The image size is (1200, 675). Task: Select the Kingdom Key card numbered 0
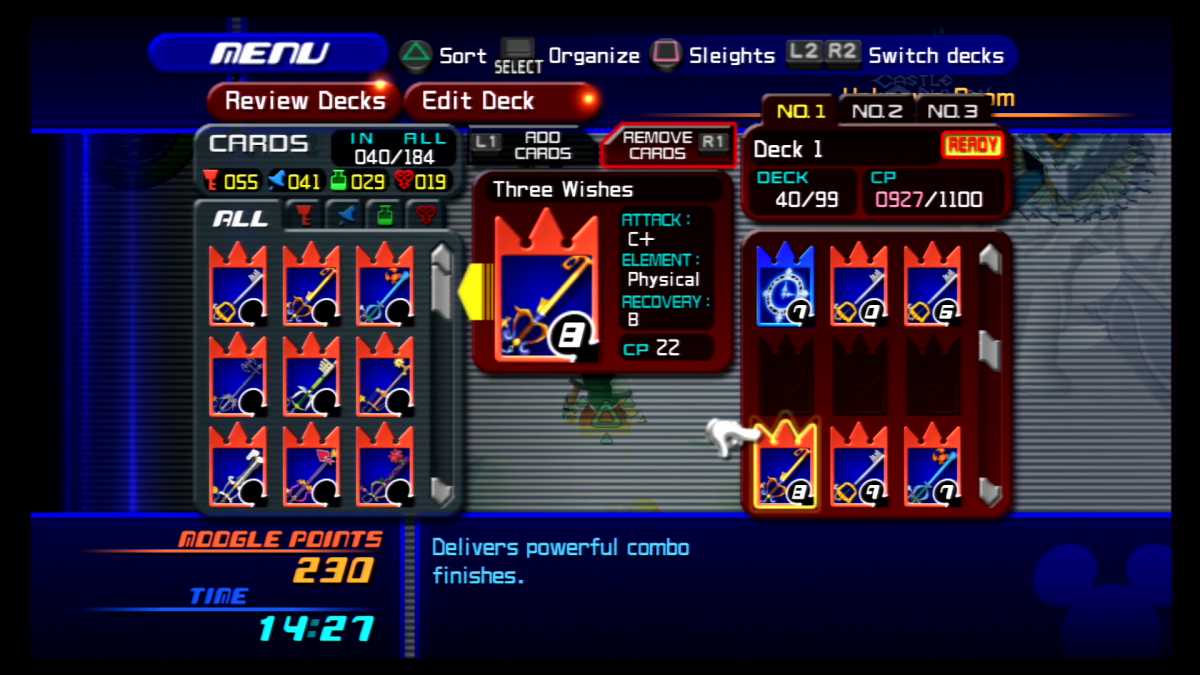pos(859,285)
